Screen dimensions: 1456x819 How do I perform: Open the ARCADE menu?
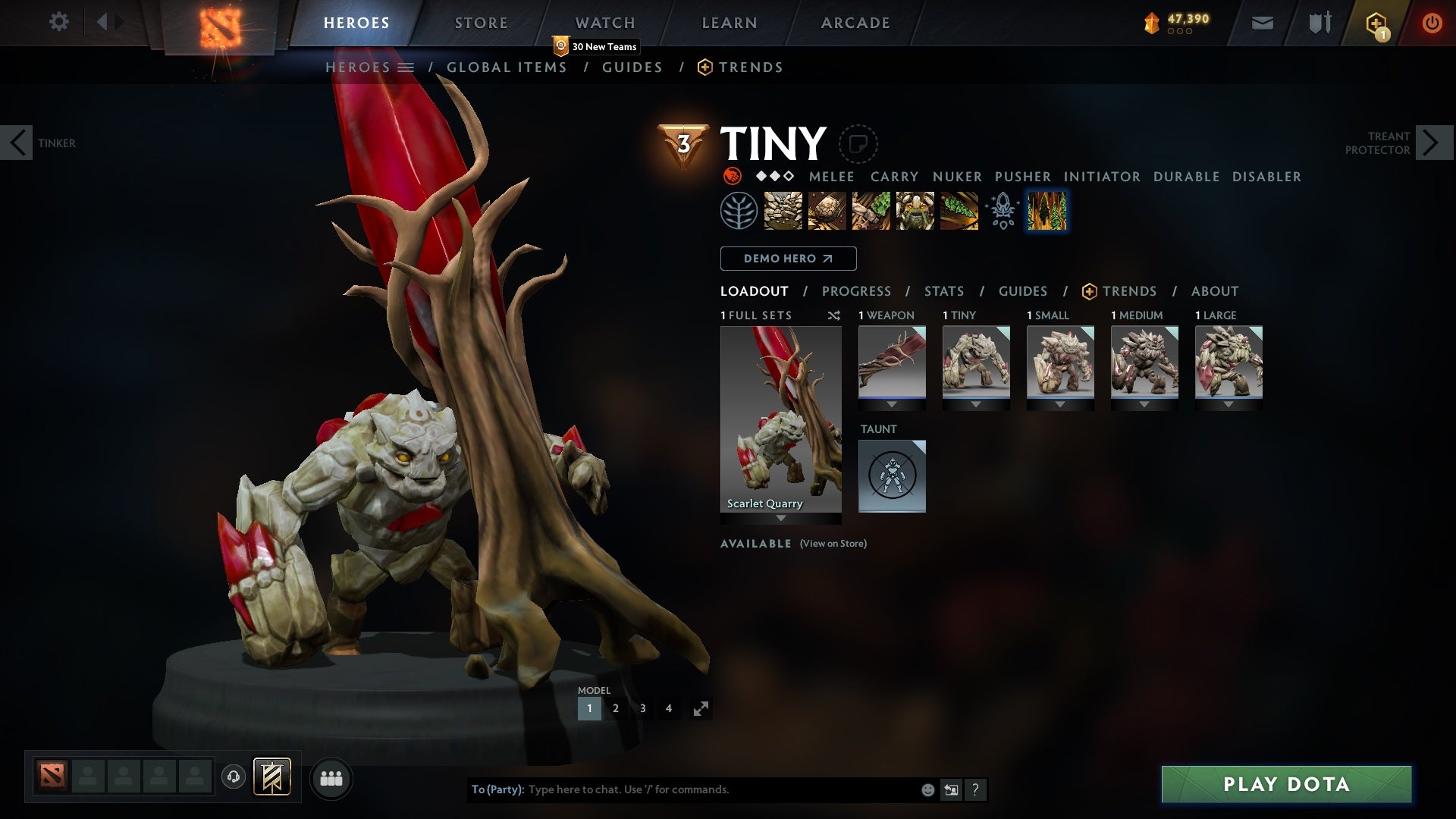(x=855, y=22)
